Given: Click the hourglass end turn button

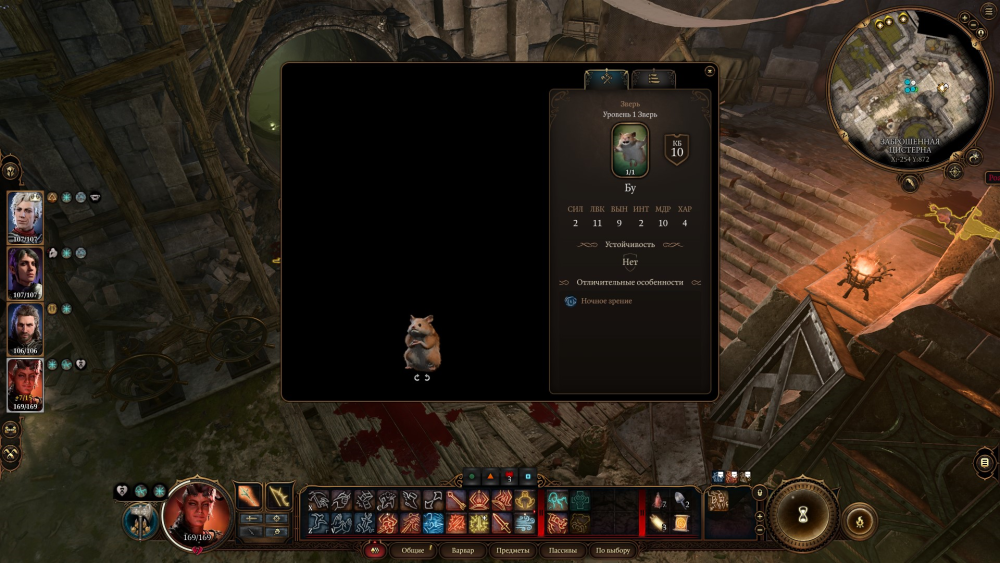Looking at the screenshot, I should click(802, 515).
